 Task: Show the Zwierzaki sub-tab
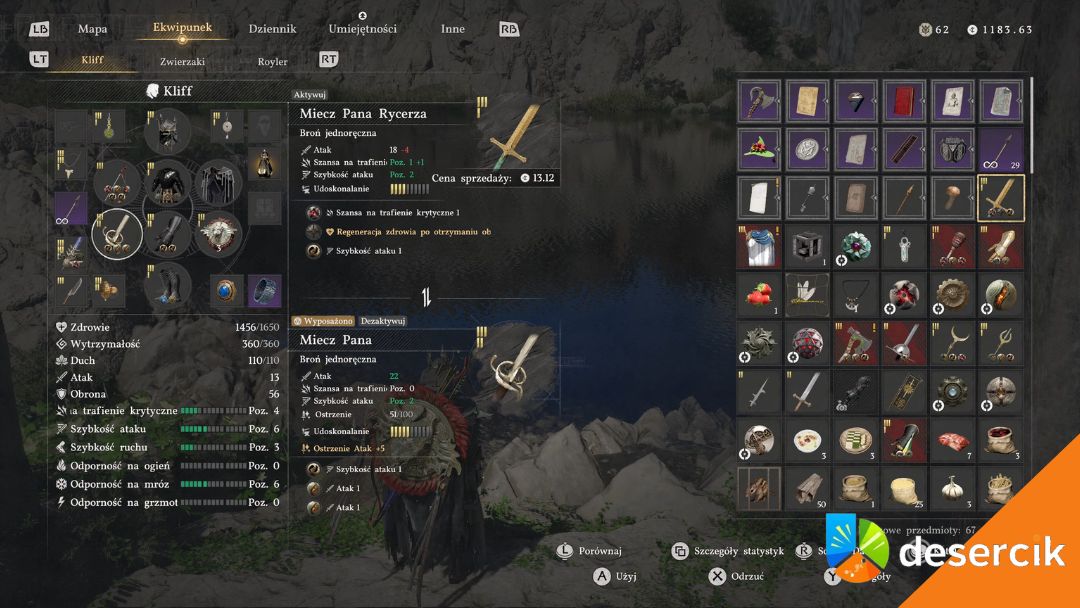click(182, 61)
